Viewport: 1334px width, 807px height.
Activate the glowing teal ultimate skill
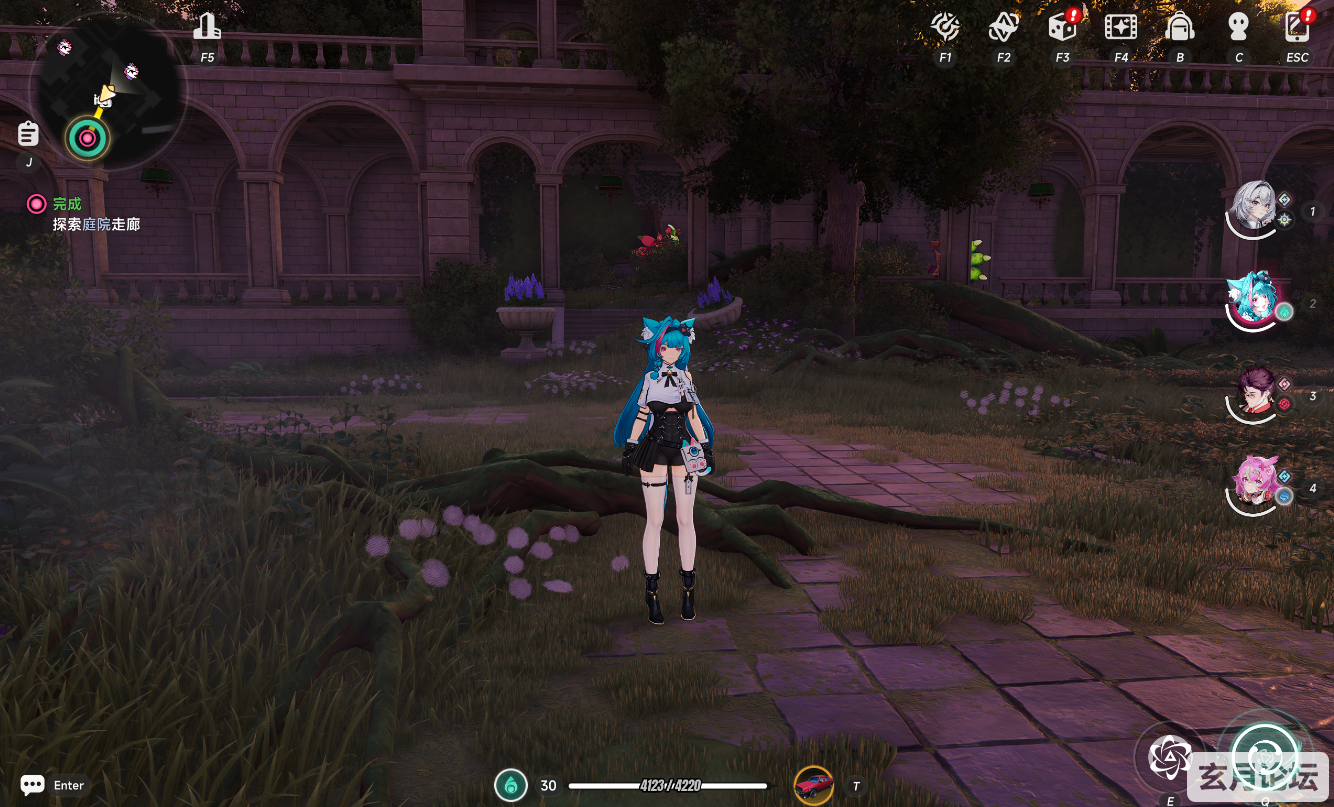coord(1264,755)
